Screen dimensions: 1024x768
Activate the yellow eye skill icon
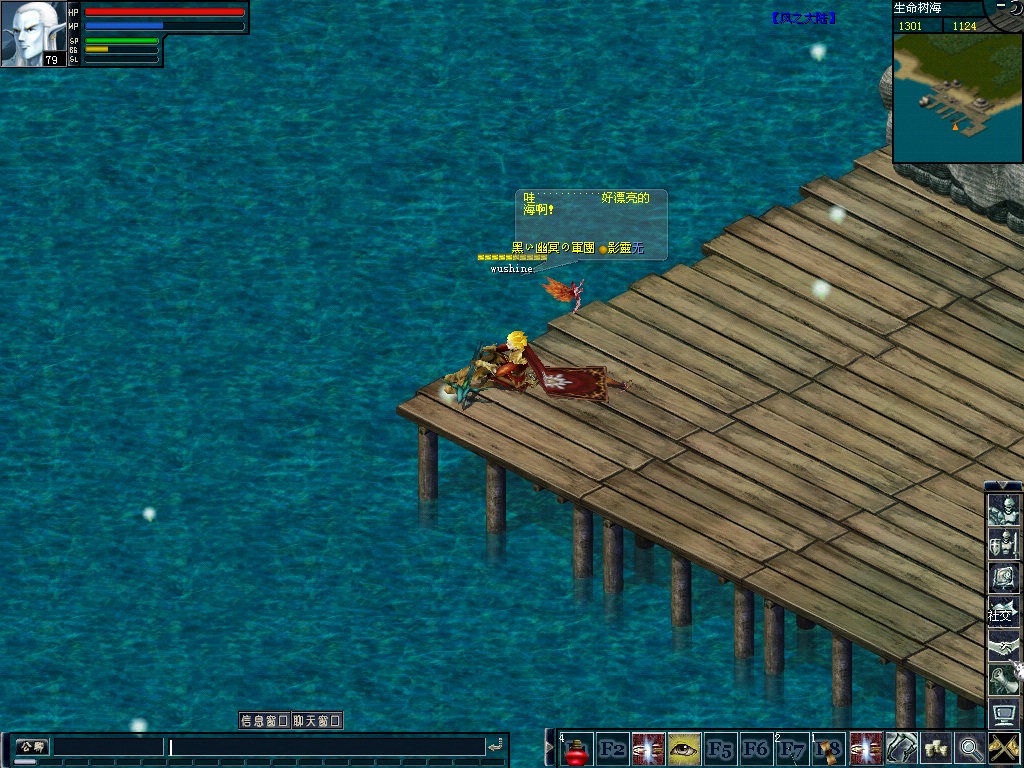(x=684, y=748)
